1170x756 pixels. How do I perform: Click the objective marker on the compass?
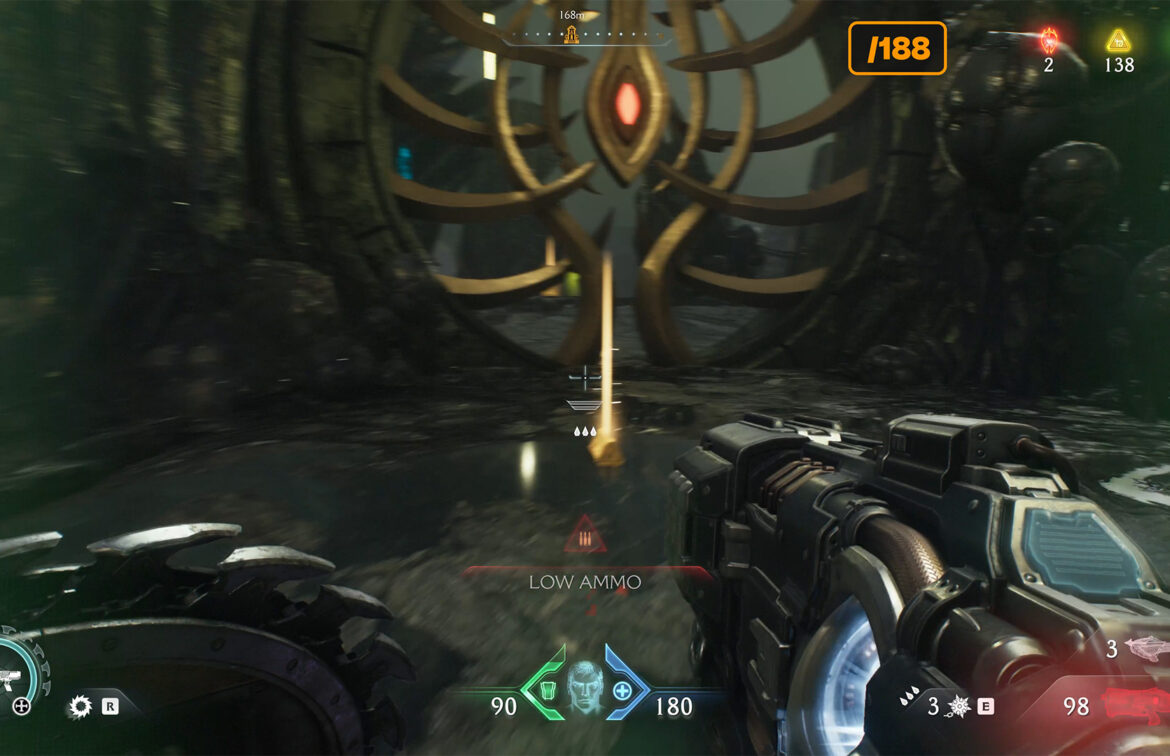(571, 37)
